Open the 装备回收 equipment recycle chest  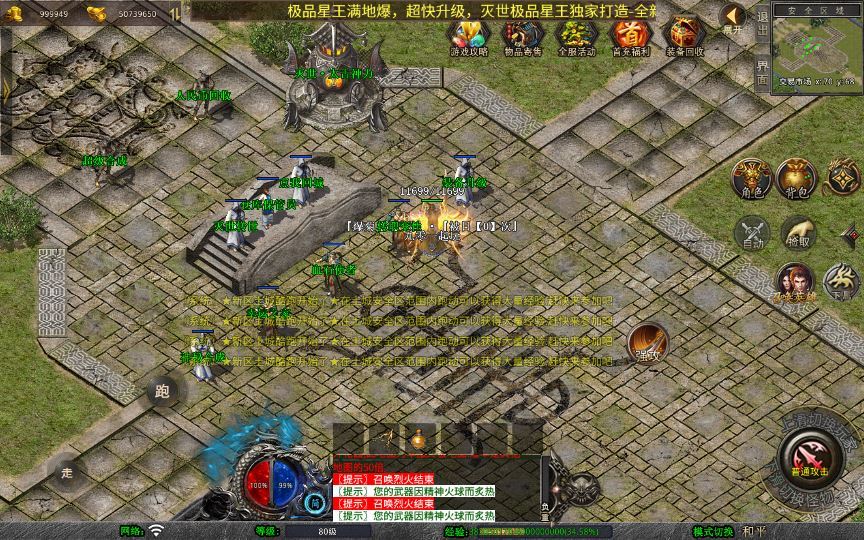point(685,37)
